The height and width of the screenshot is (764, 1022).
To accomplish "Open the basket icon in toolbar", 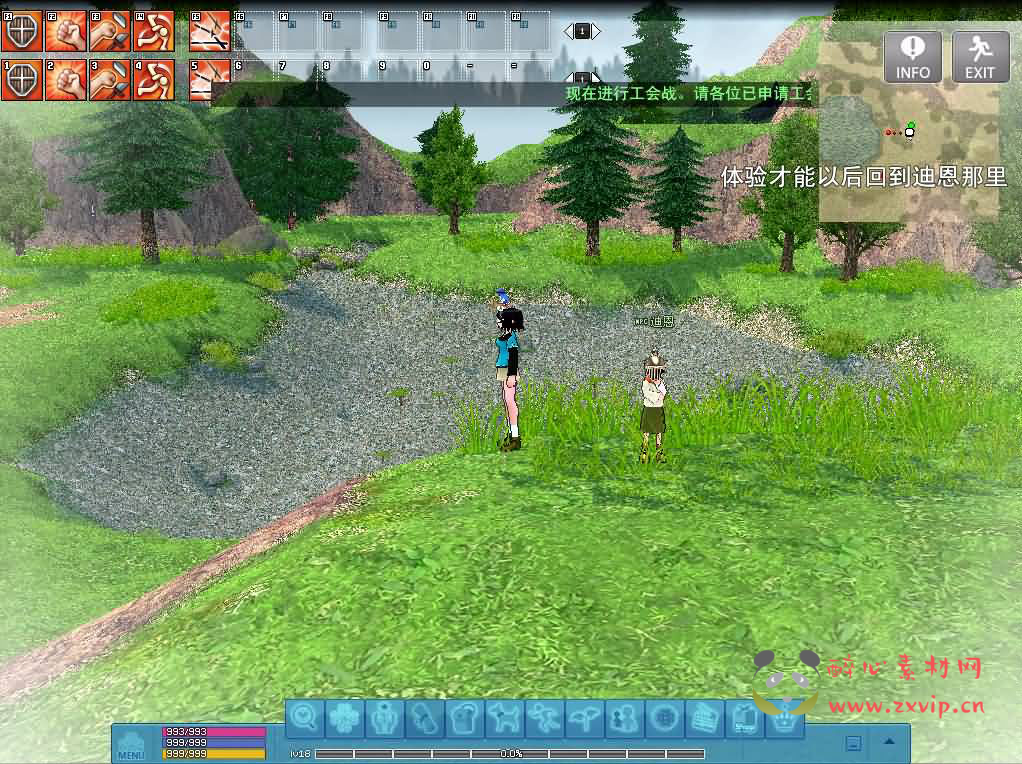I will (779, 718).
